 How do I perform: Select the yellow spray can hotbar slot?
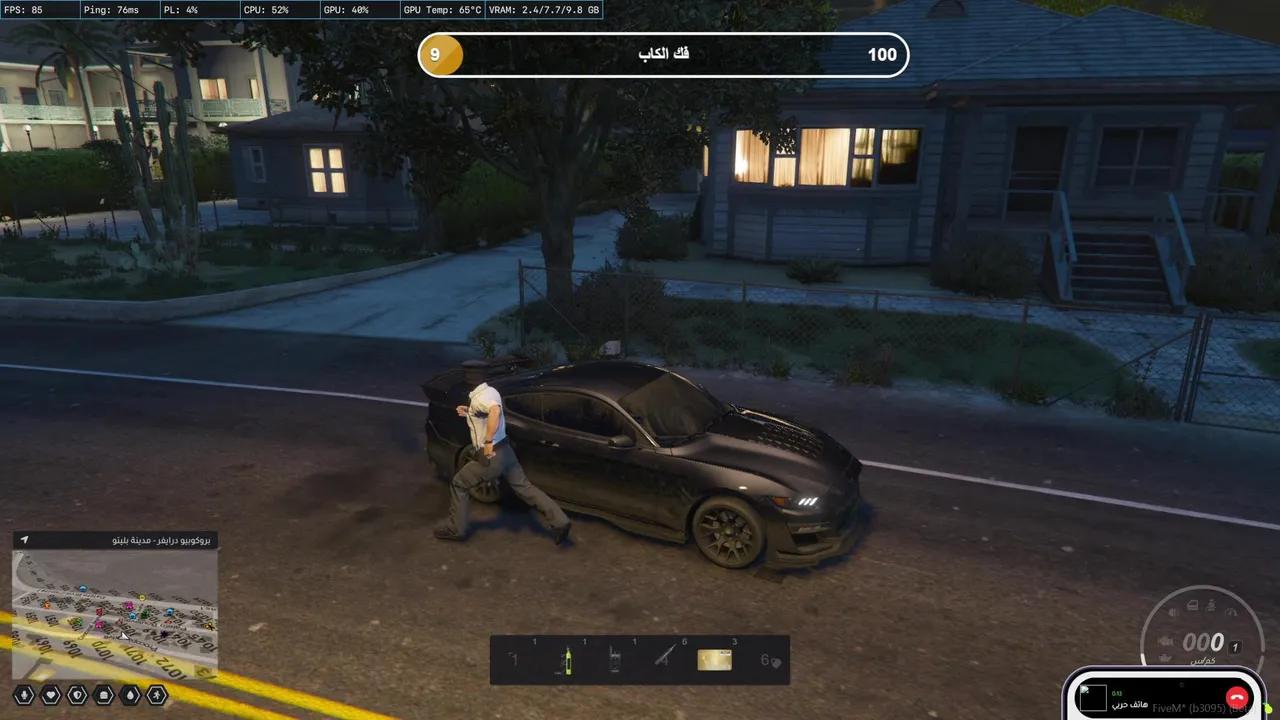[x=568, y=660]
